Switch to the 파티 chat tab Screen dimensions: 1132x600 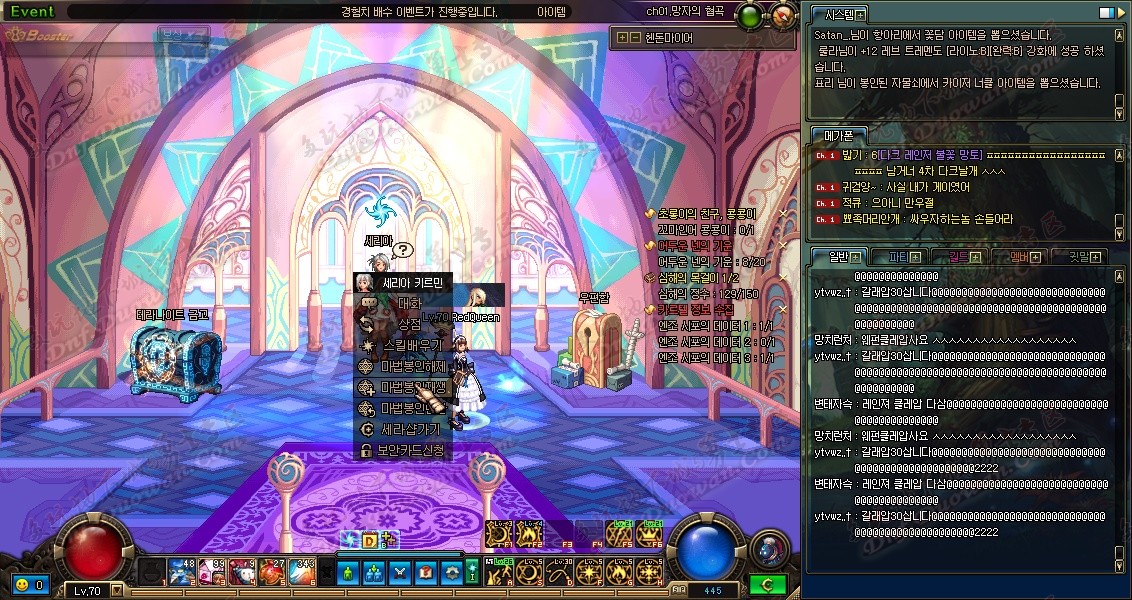[x=898, y=257]
